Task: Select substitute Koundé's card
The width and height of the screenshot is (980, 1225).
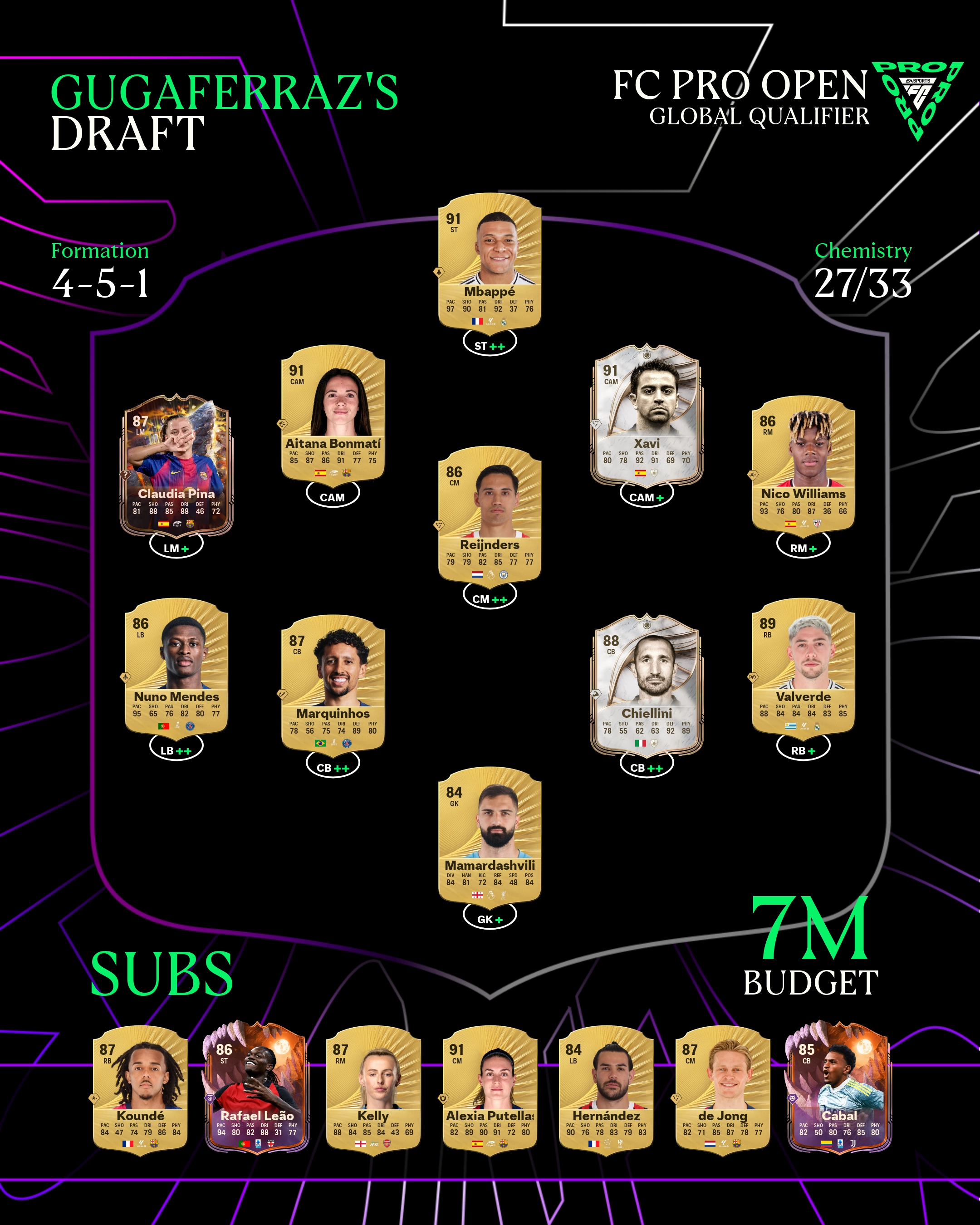Action: click(x=140, y=1090)
